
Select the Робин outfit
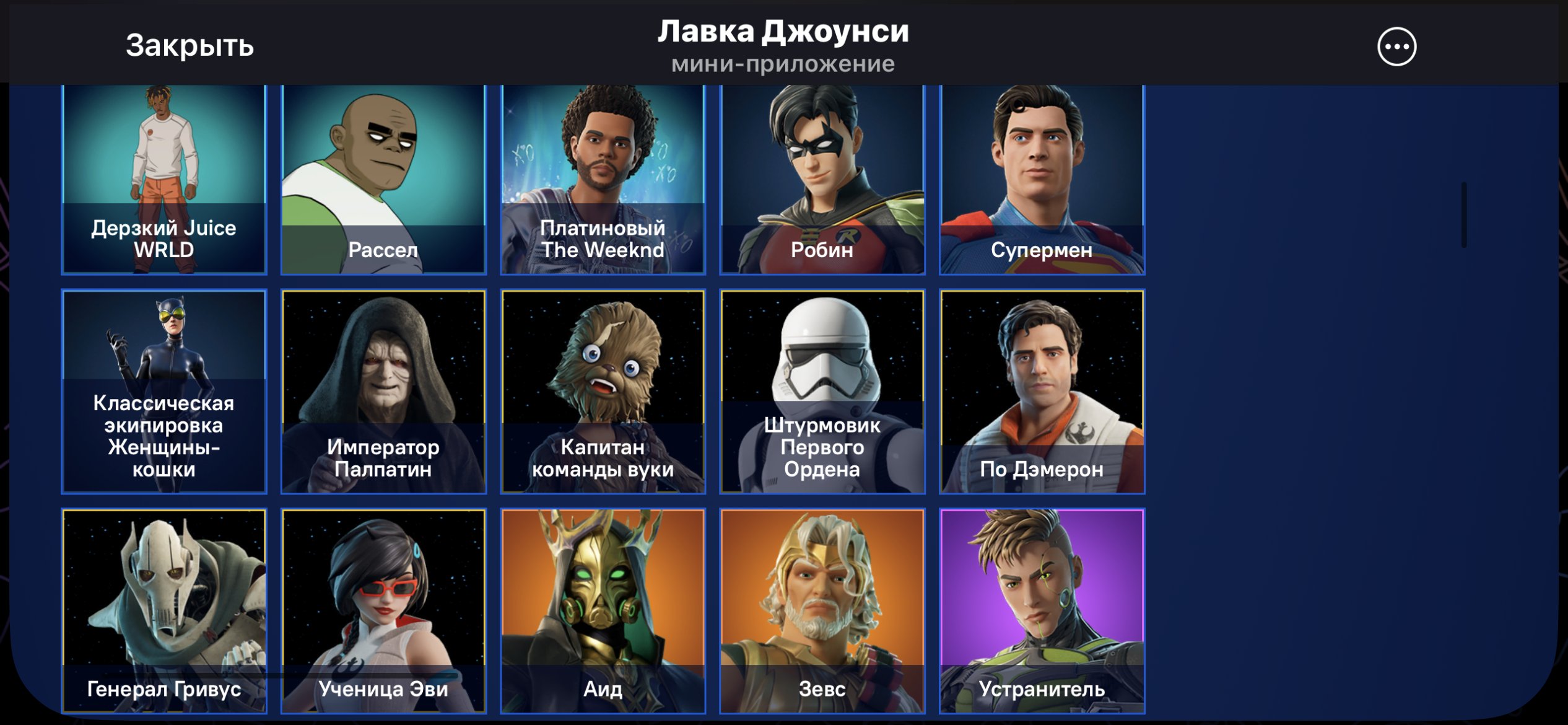[x=824, y=180]
